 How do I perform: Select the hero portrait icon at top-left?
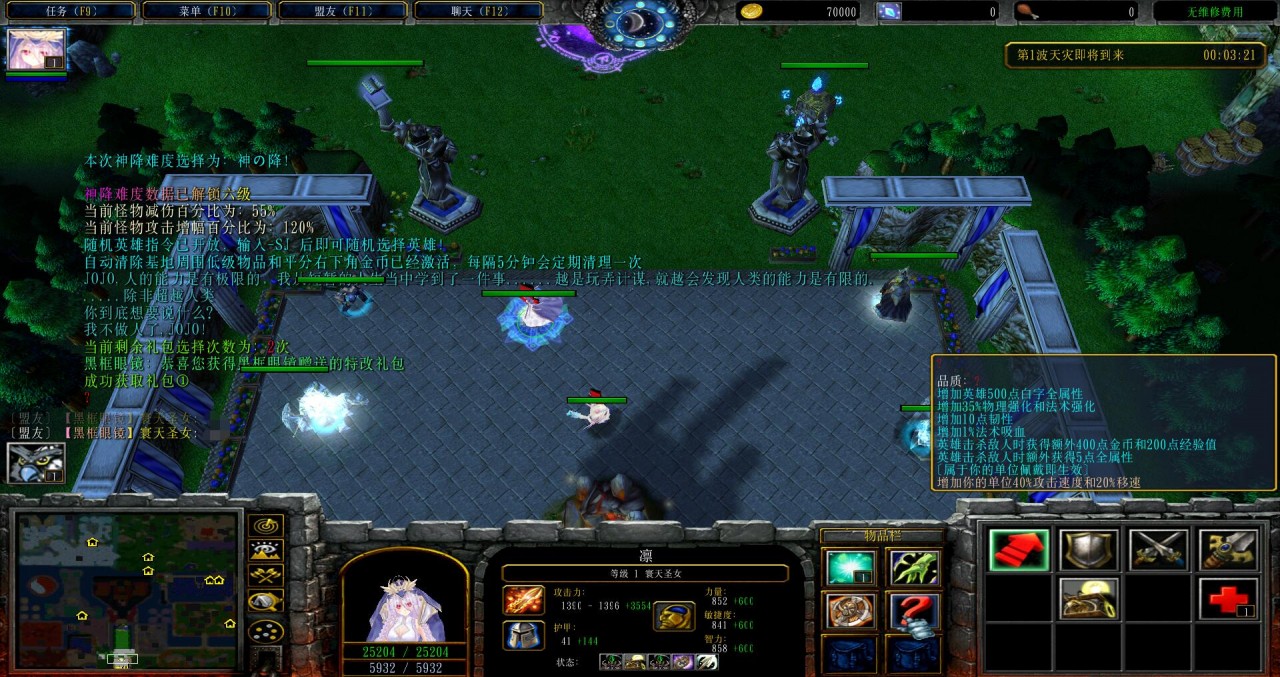point(36,50)
